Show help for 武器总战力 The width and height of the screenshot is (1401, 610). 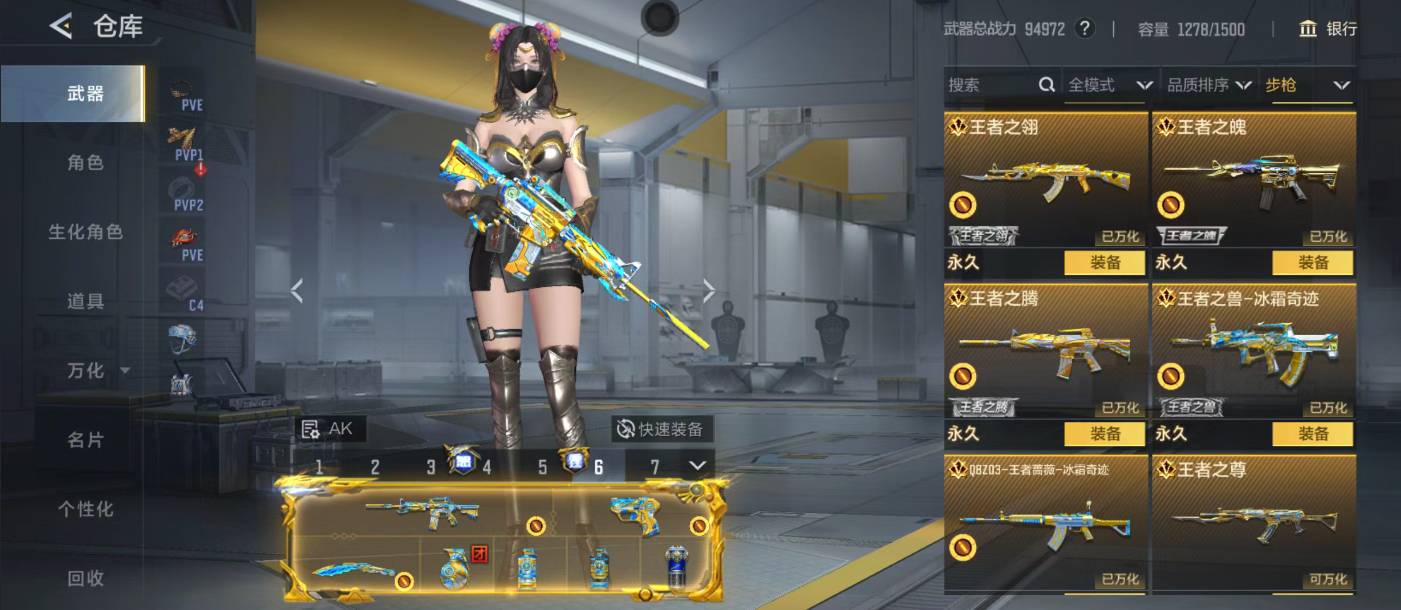click(1085, 29)
